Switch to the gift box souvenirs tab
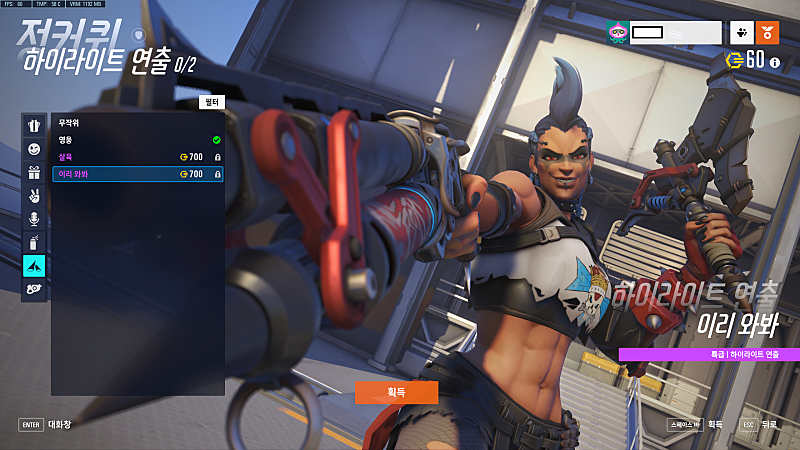The height and width of the screenshot is (450, 800). coord(34,172)
